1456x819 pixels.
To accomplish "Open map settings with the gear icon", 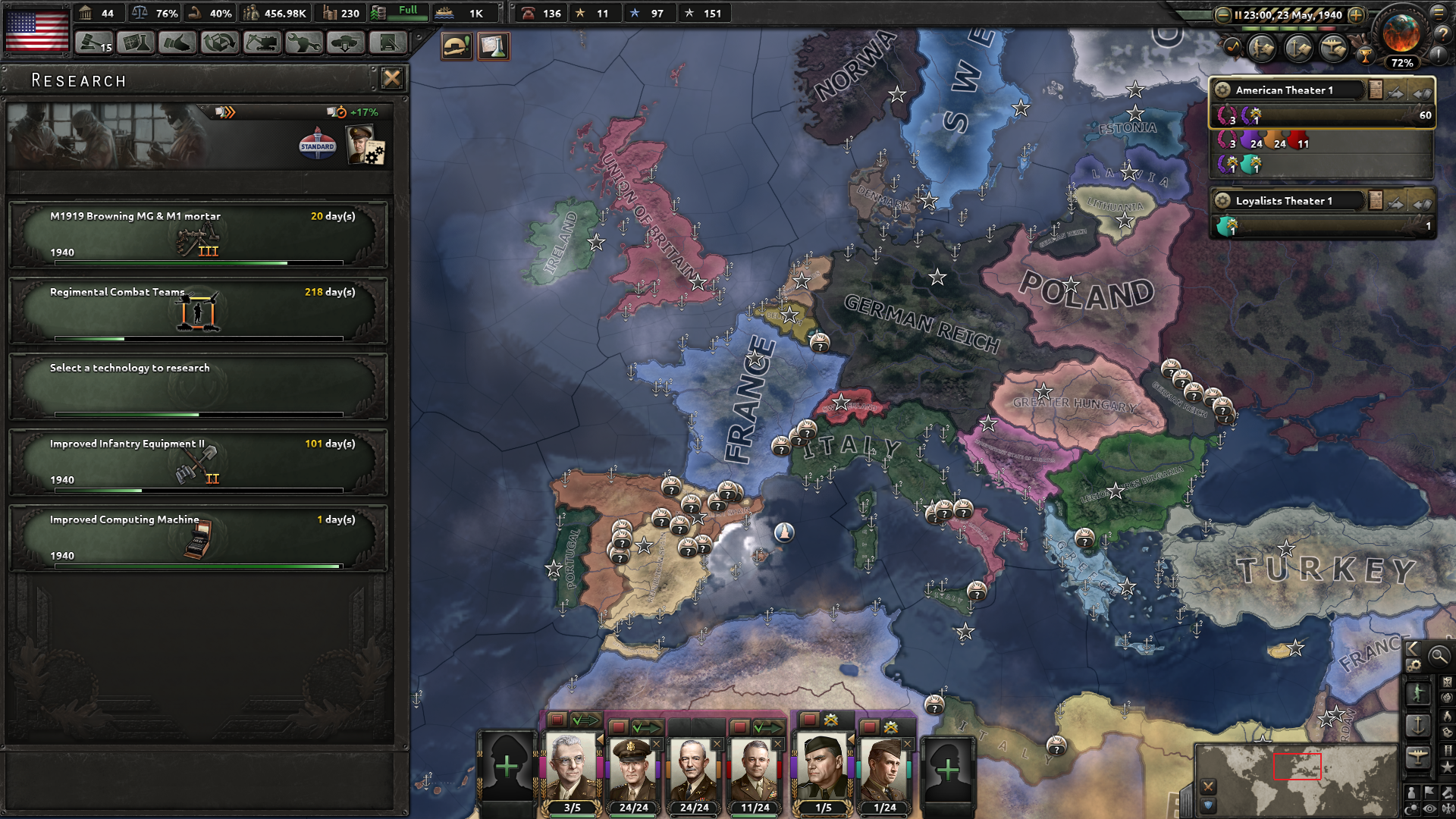I will coord(1414,666).
